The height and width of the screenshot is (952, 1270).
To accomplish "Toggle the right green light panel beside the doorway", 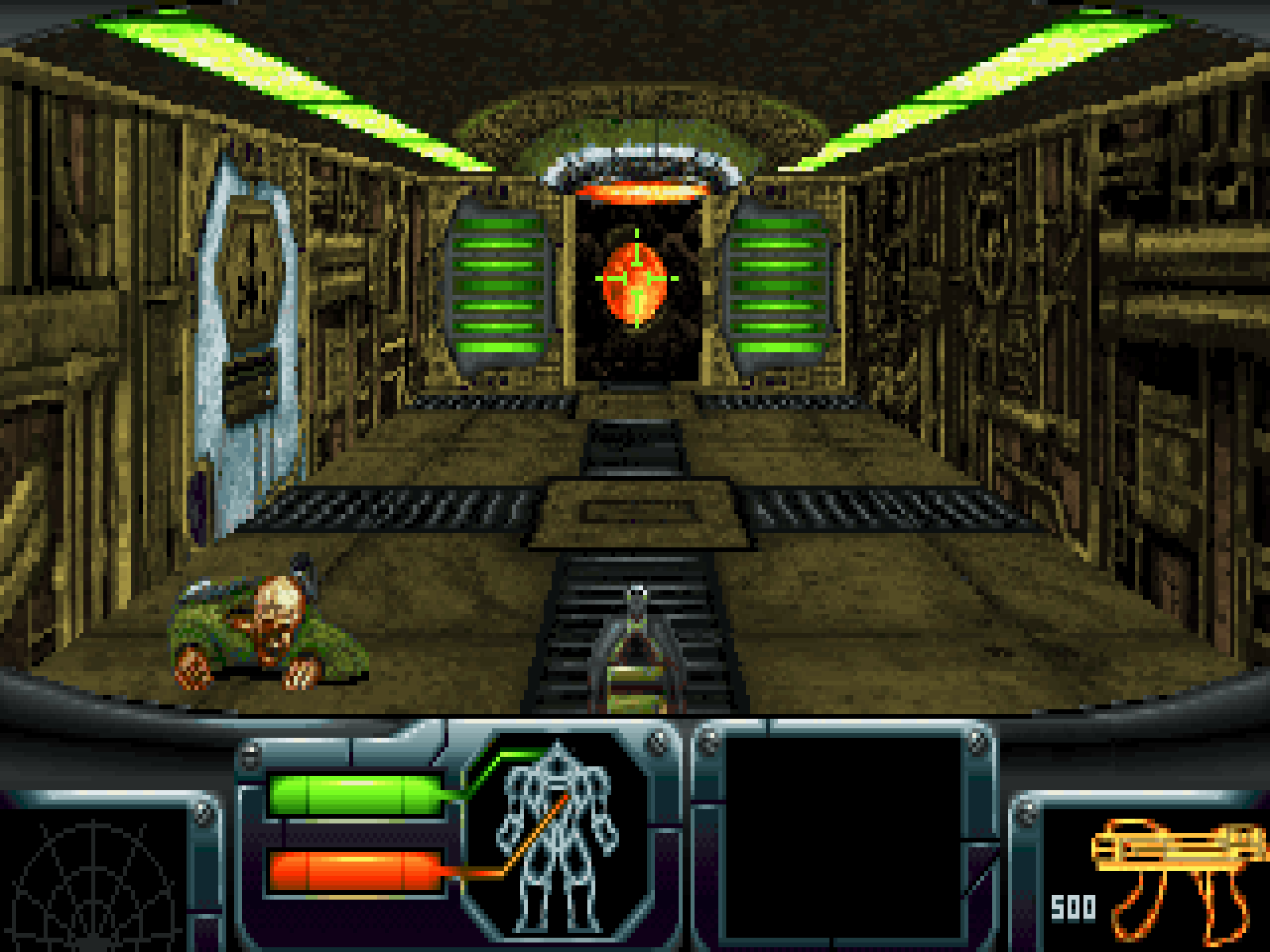I will (778, 290).
